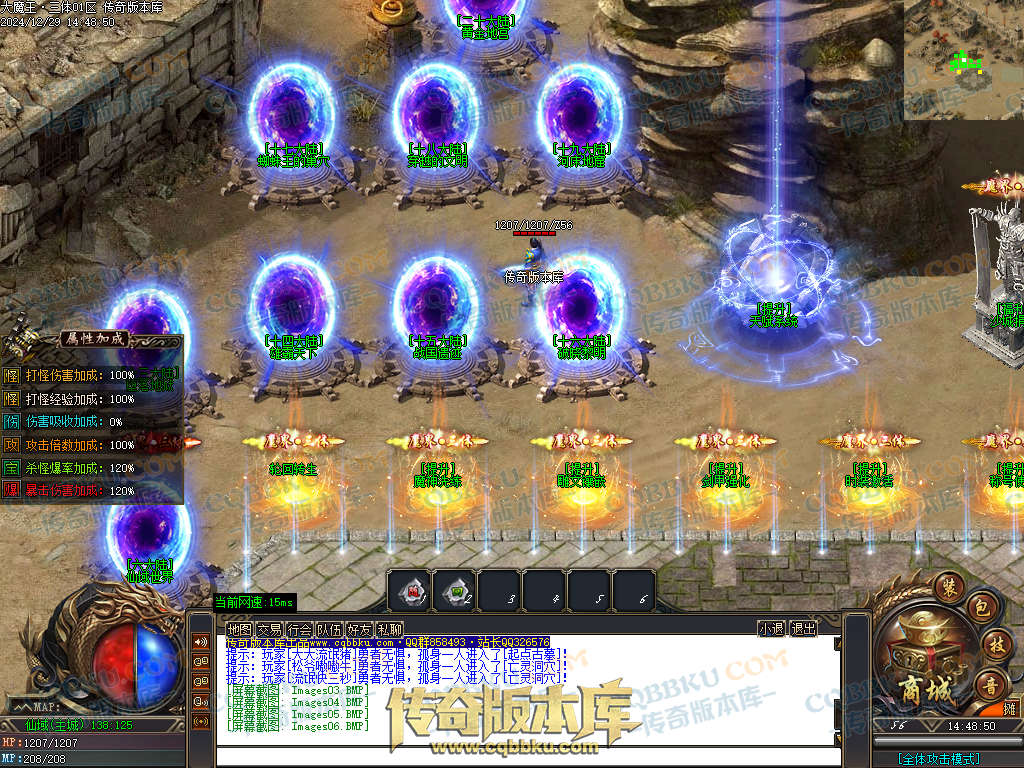Click the chat text input field
The height and width of the screenshot is (768, 1024).
[x=528, y=757]
